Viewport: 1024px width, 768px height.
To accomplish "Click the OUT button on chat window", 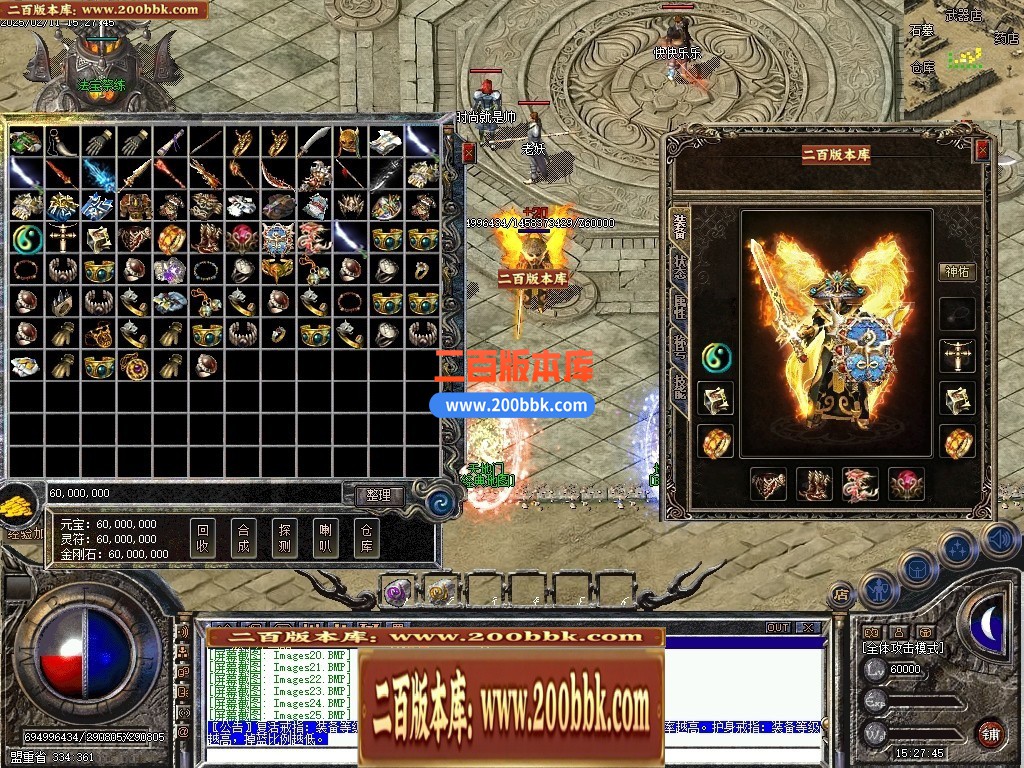I will 778,628.
